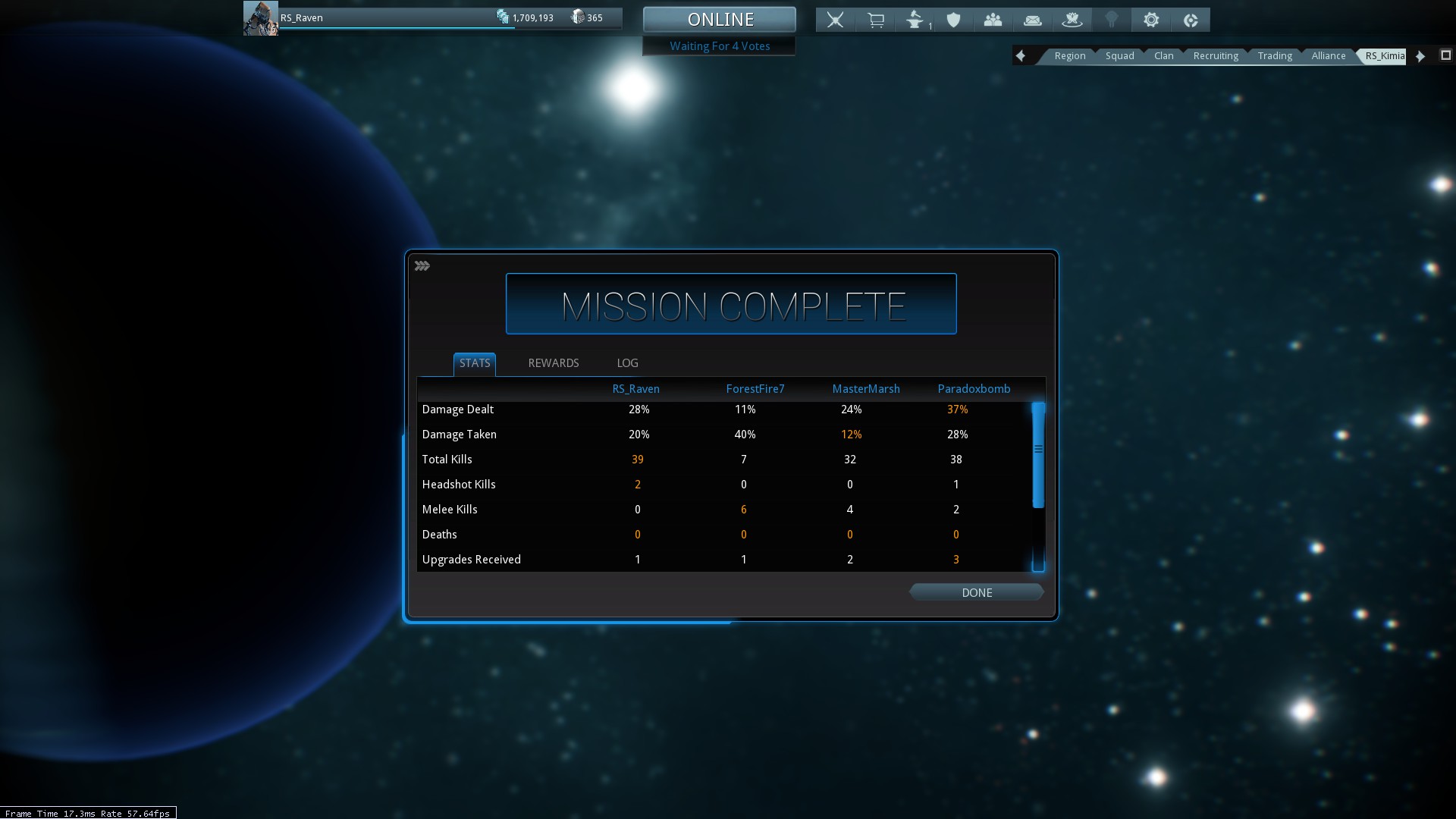Open the arsenal crossed-swords icon
This screenshot has height=819, width=1456.
point(835,20)
